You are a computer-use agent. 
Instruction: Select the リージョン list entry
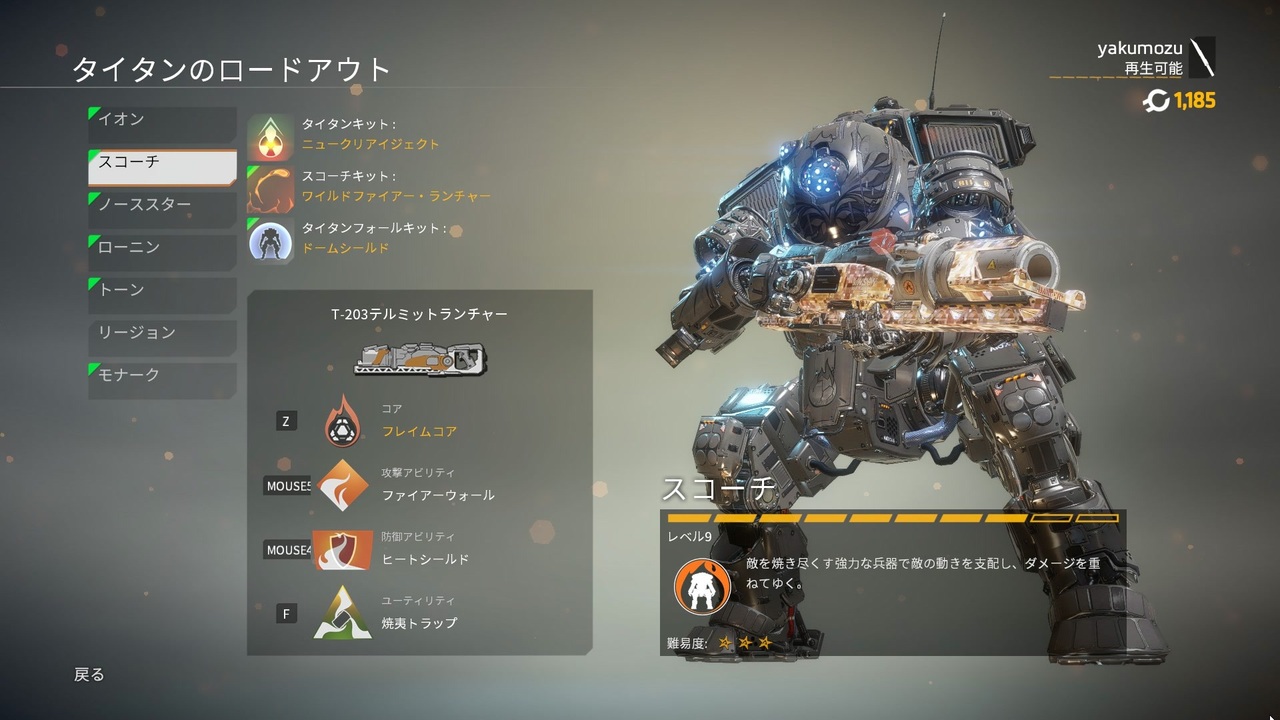pyautogui.click(x=160, y=332)
